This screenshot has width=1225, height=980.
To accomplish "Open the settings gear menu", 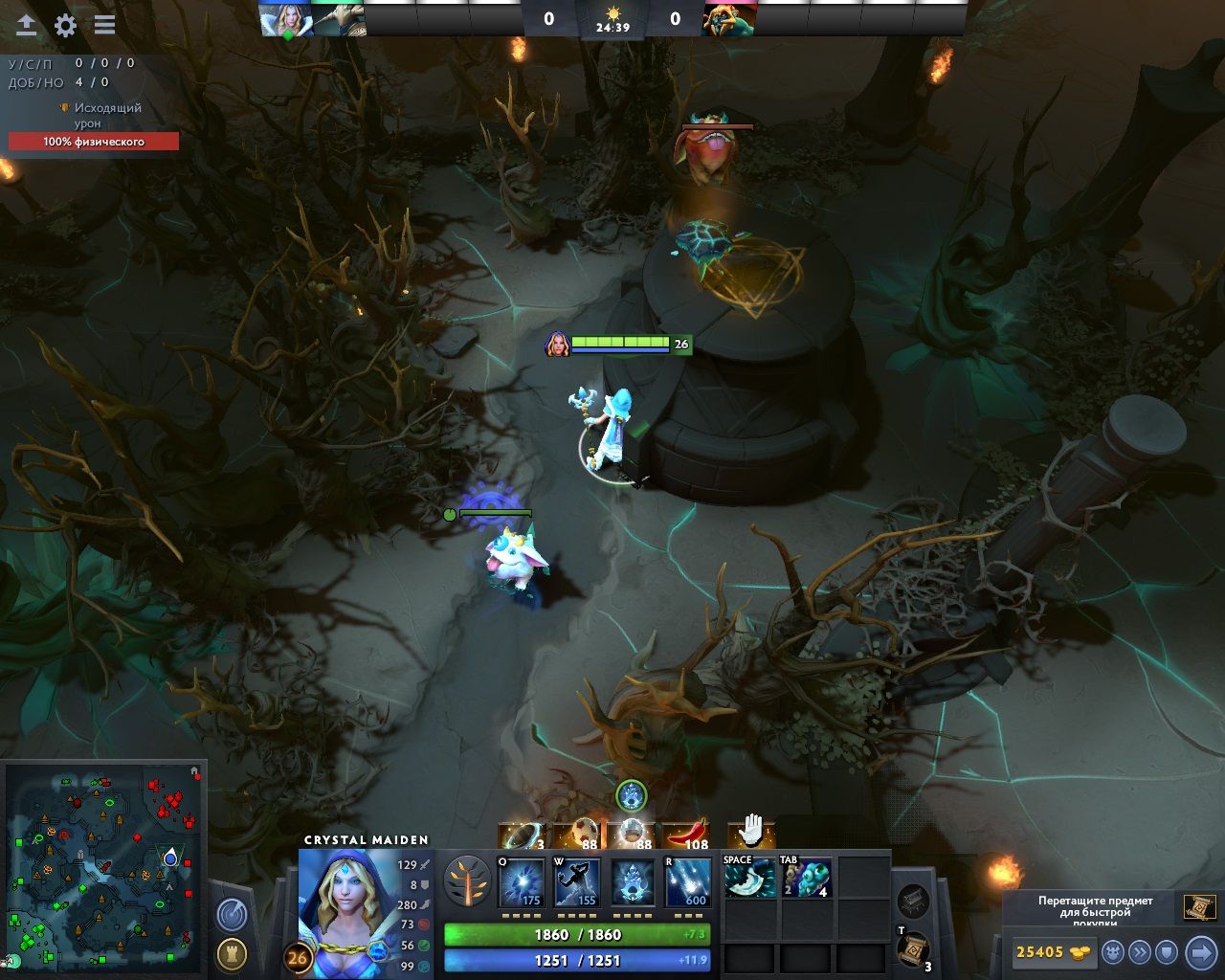I will pyautogui.click(x=65, y=26).
